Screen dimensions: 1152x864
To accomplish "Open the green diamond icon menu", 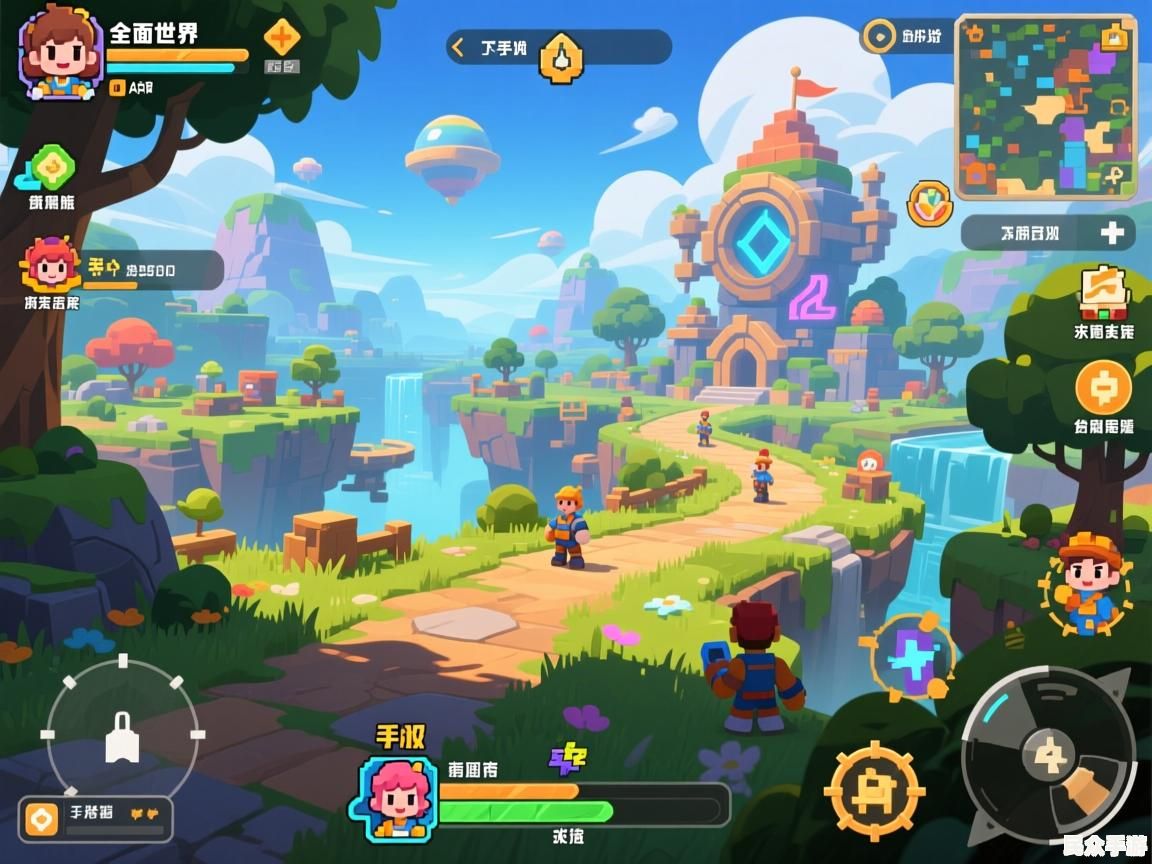I will tap(50, 167).
